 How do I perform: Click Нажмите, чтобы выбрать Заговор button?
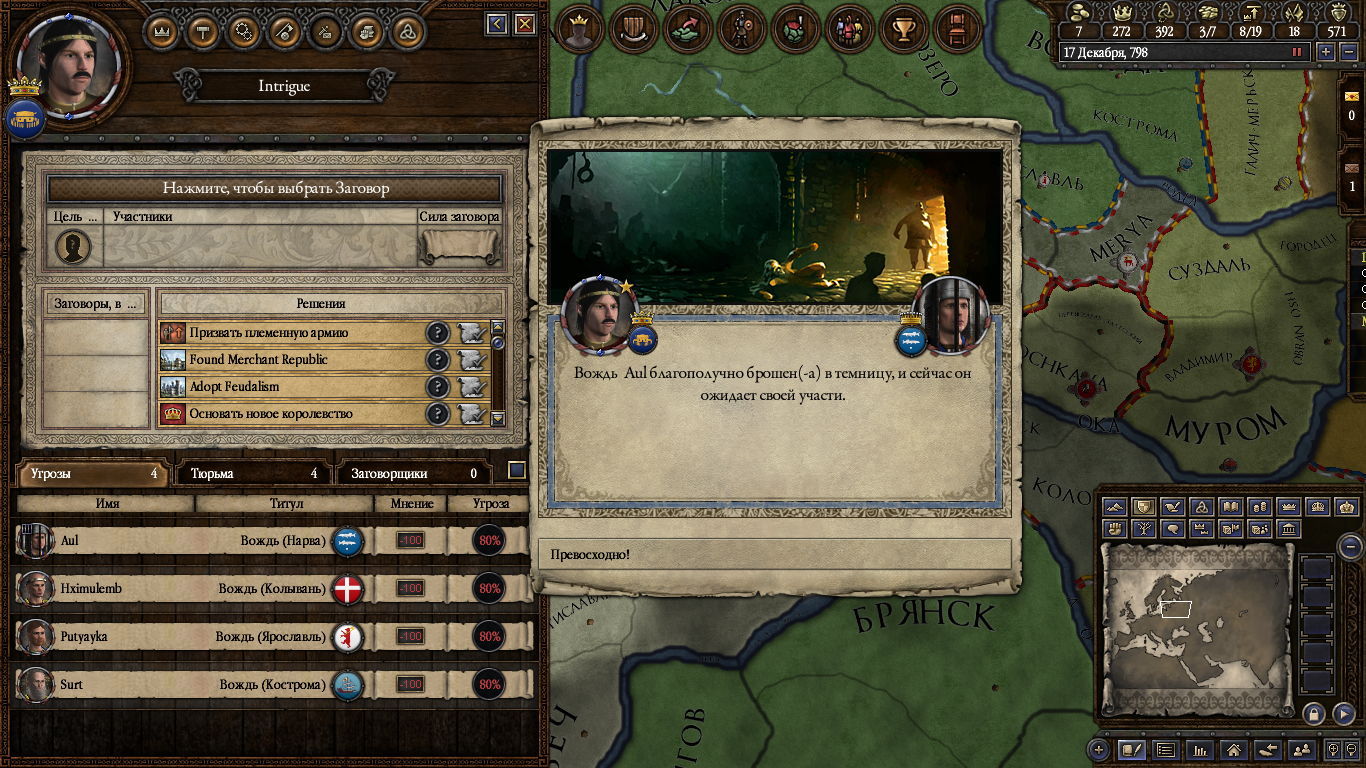tap(275, 188)
